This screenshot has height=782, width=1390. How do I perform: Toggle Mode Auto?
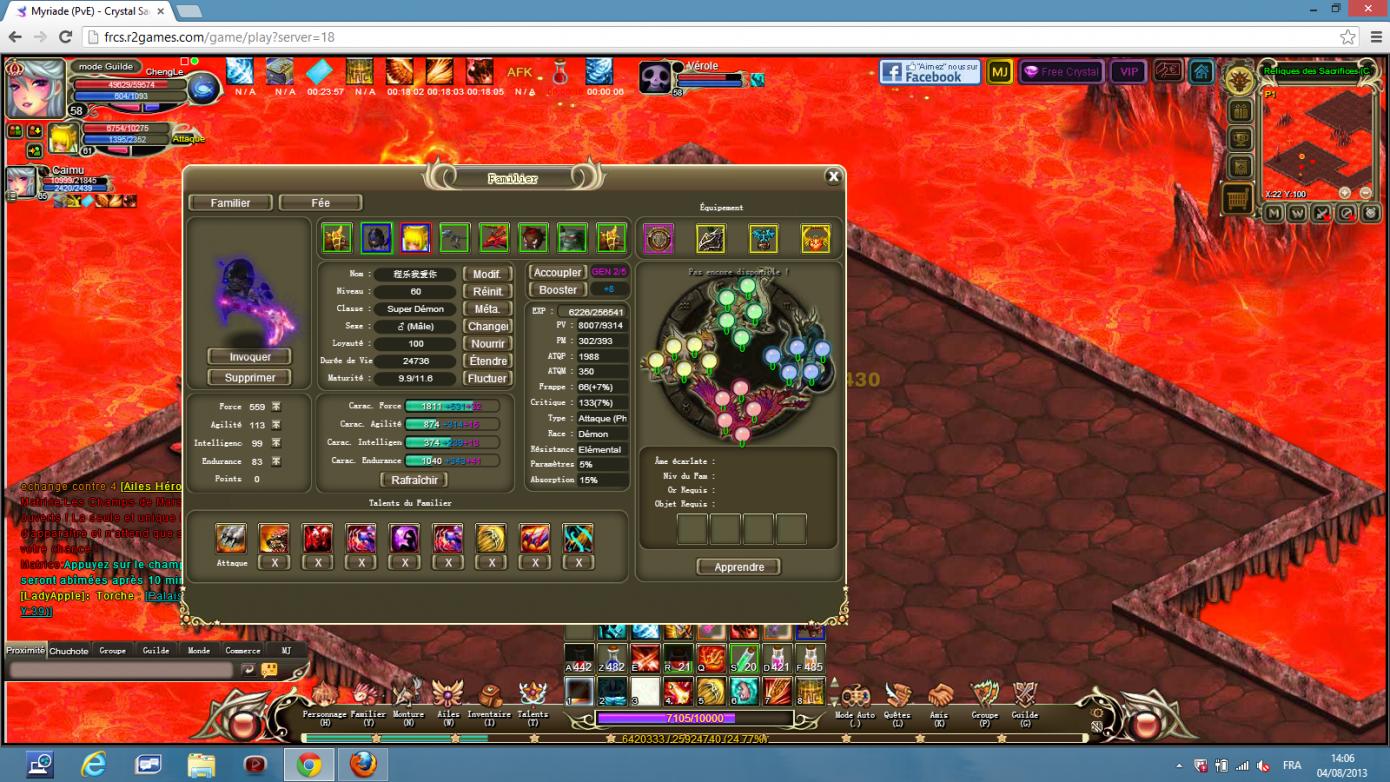[x=855, y=696]
